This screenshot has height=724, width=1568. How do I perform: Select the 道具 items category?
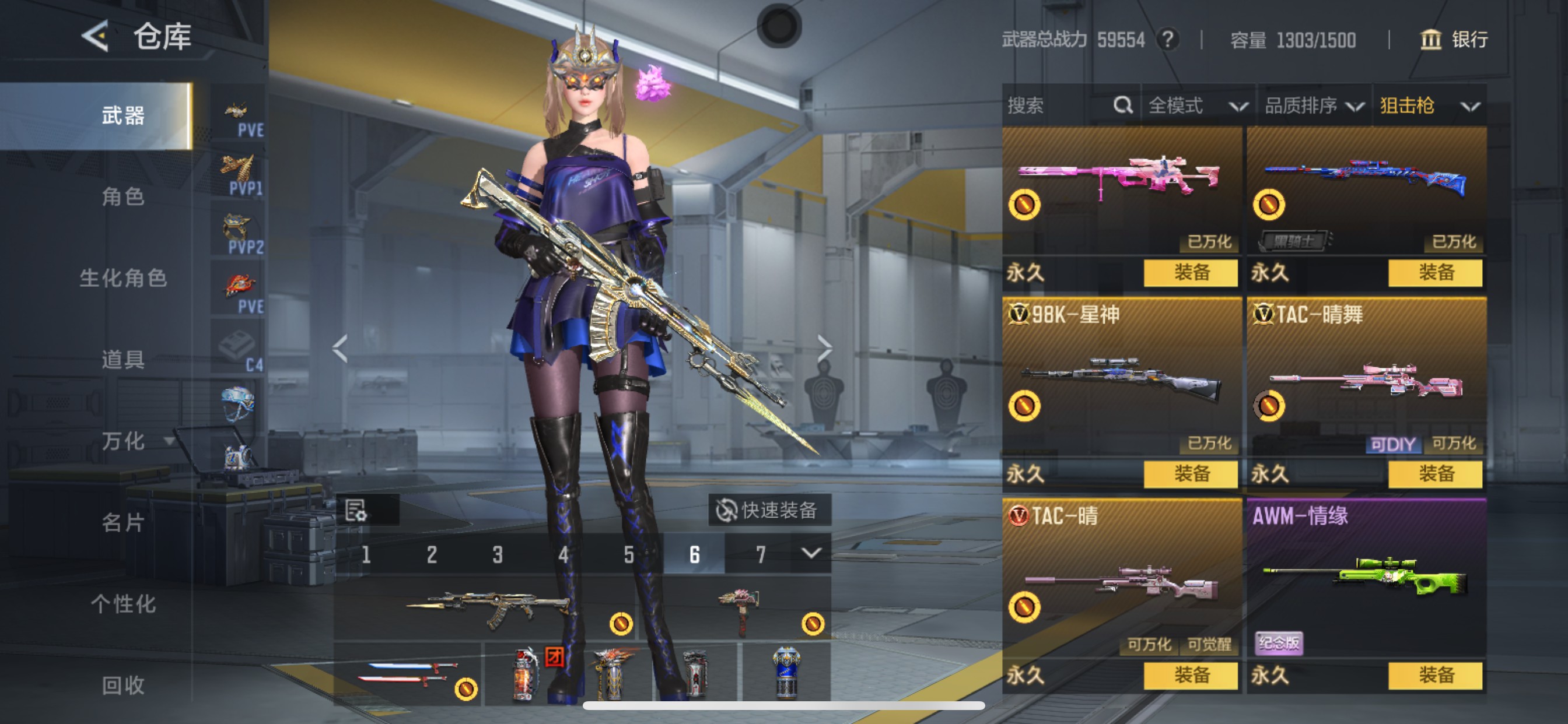(123, 360)
